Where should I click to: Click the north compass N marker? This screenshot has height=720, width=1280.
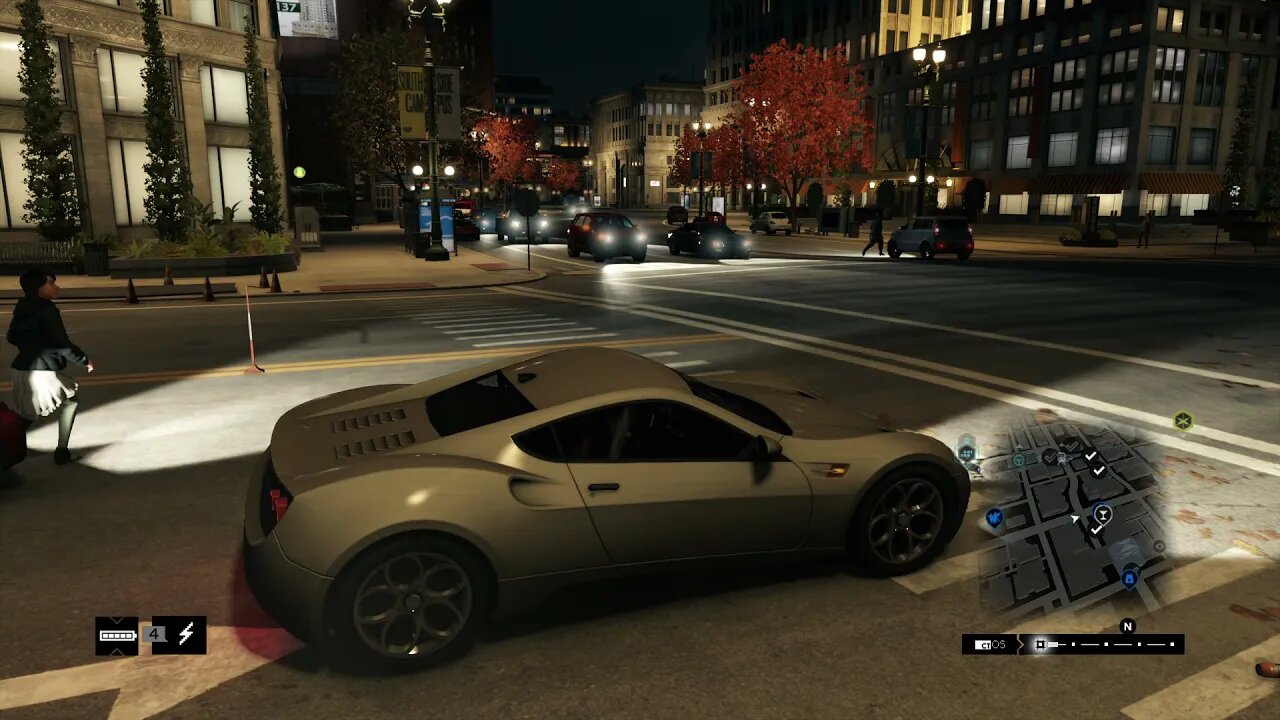1127,627
